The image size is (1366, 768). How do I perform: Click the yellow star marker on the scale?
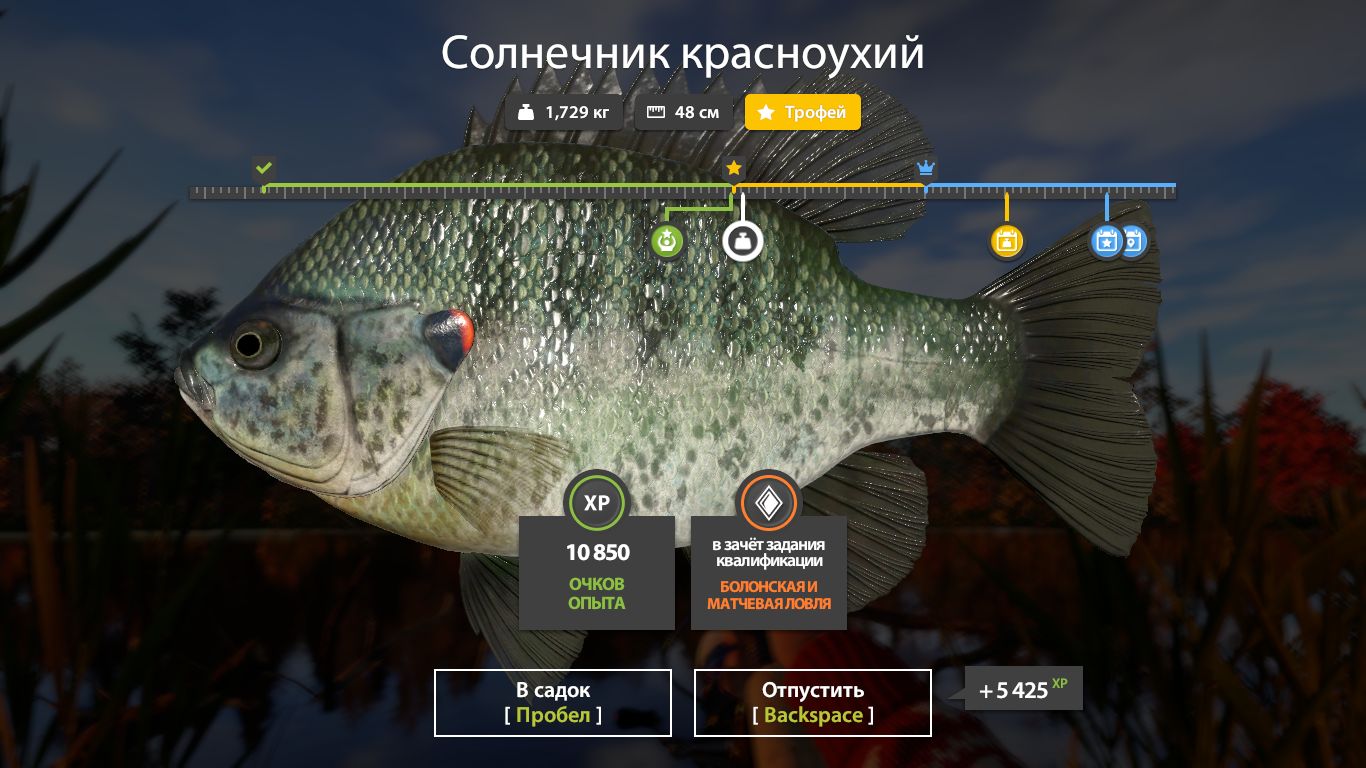coord(733,168)
